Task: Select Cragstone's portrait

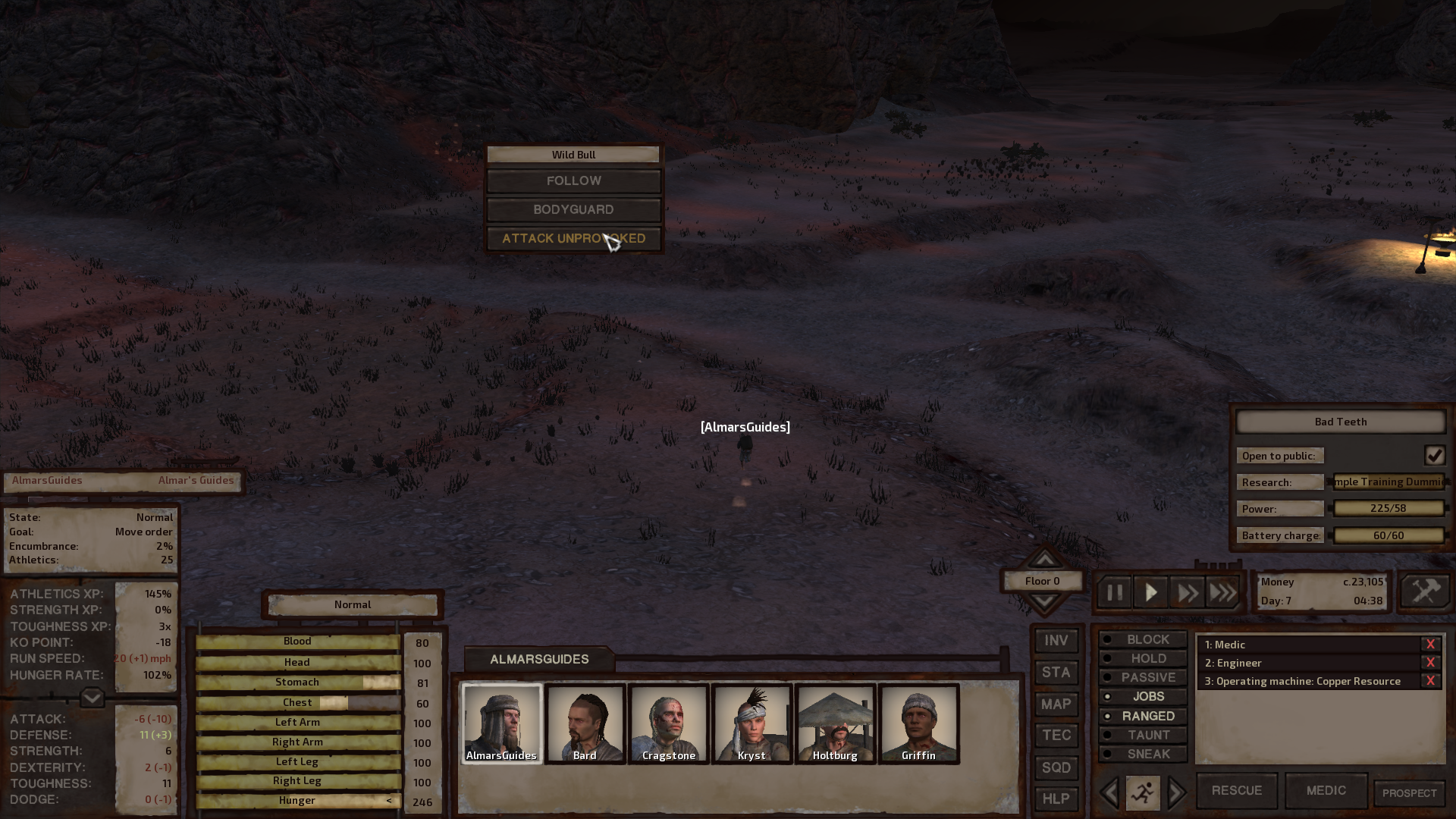Action: coord(668,723)
